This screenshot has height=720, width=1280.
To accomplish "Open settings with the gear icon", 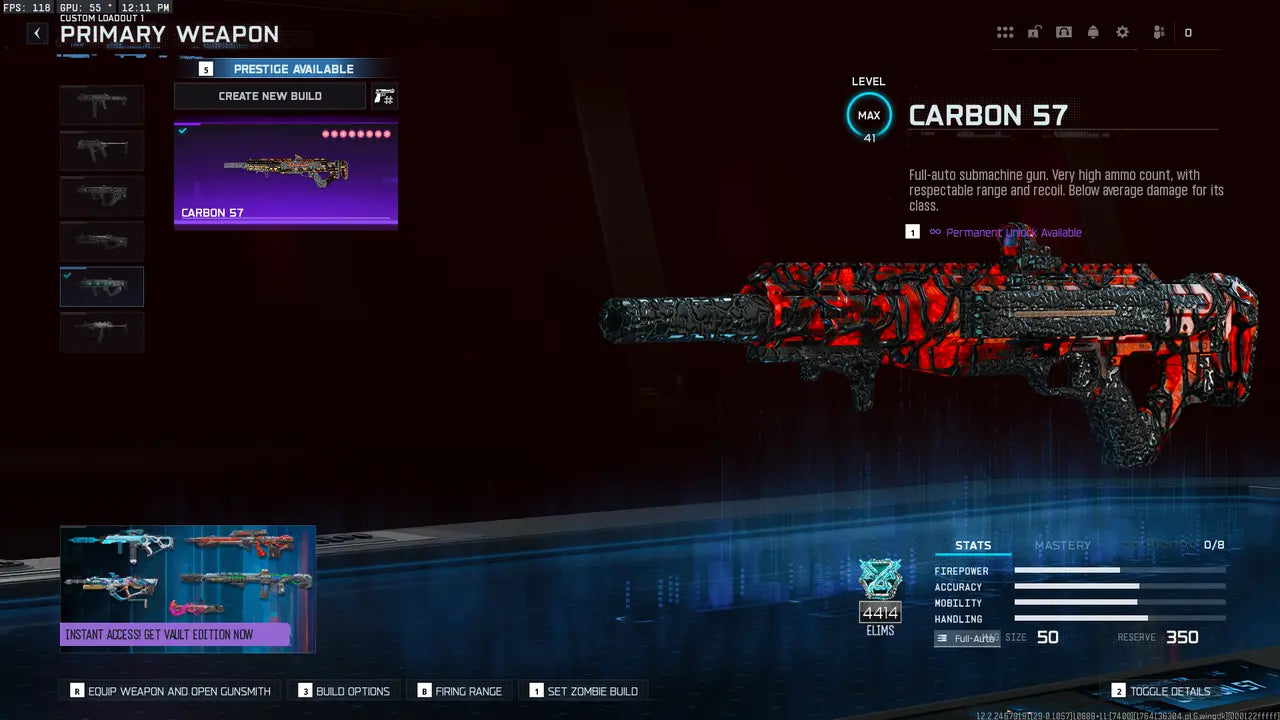I will [1122, 33].
